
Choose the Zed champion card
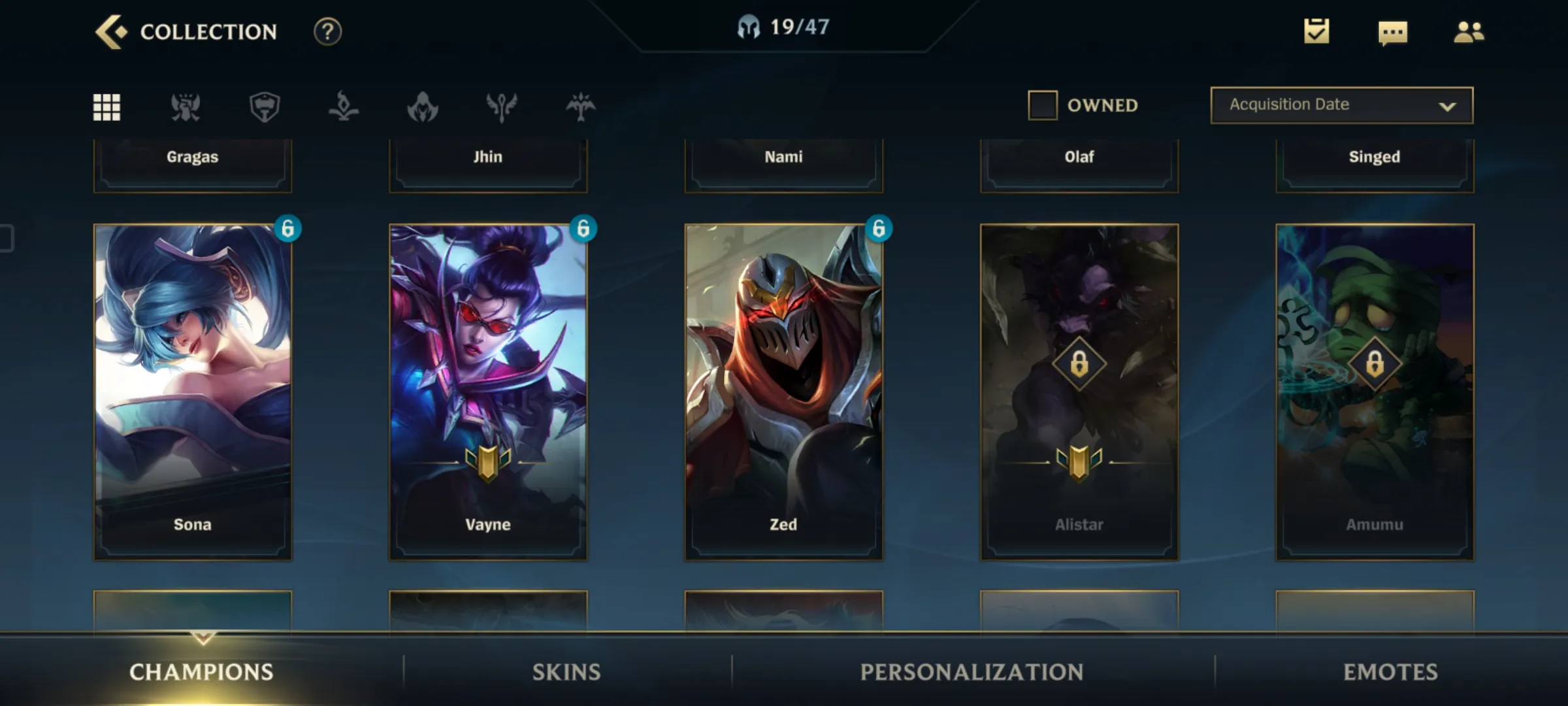[x=783, y=392]
